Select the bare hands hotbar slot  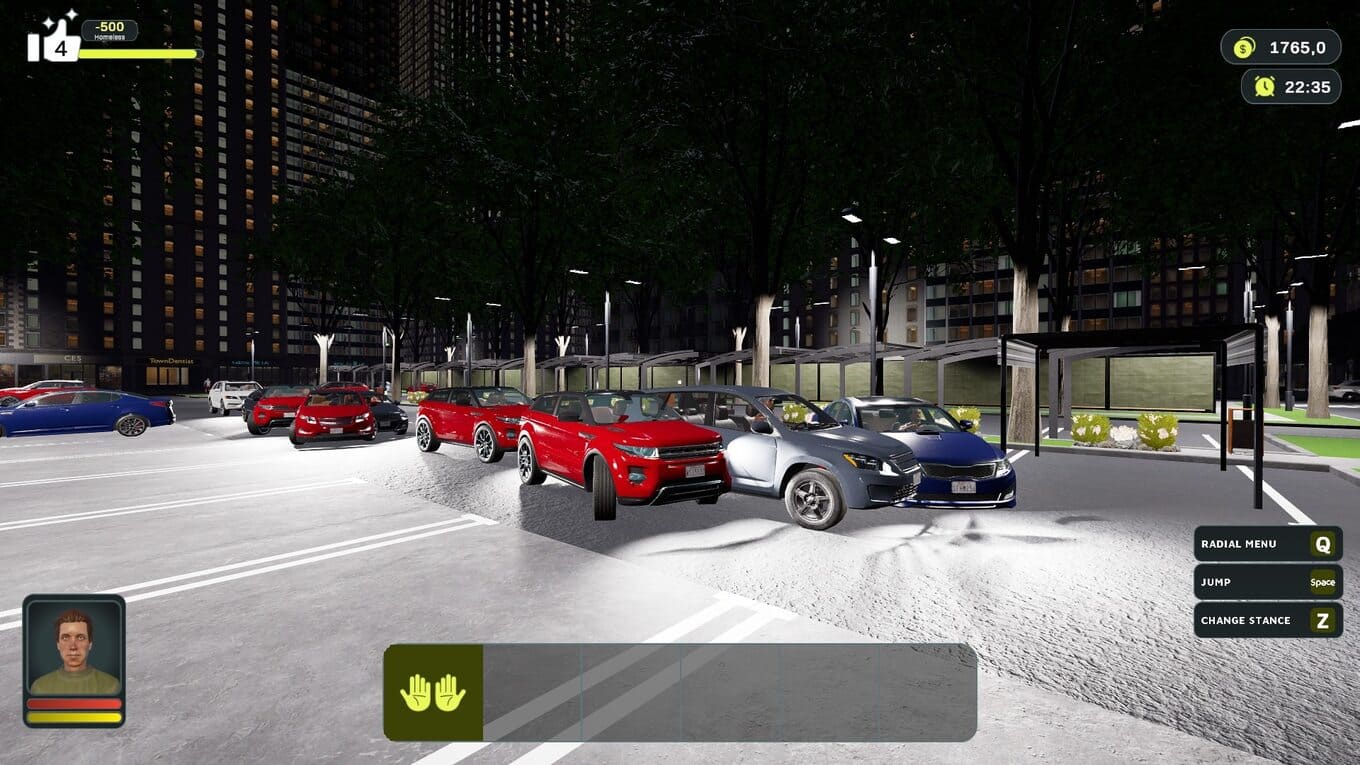(x=433, y=692)
